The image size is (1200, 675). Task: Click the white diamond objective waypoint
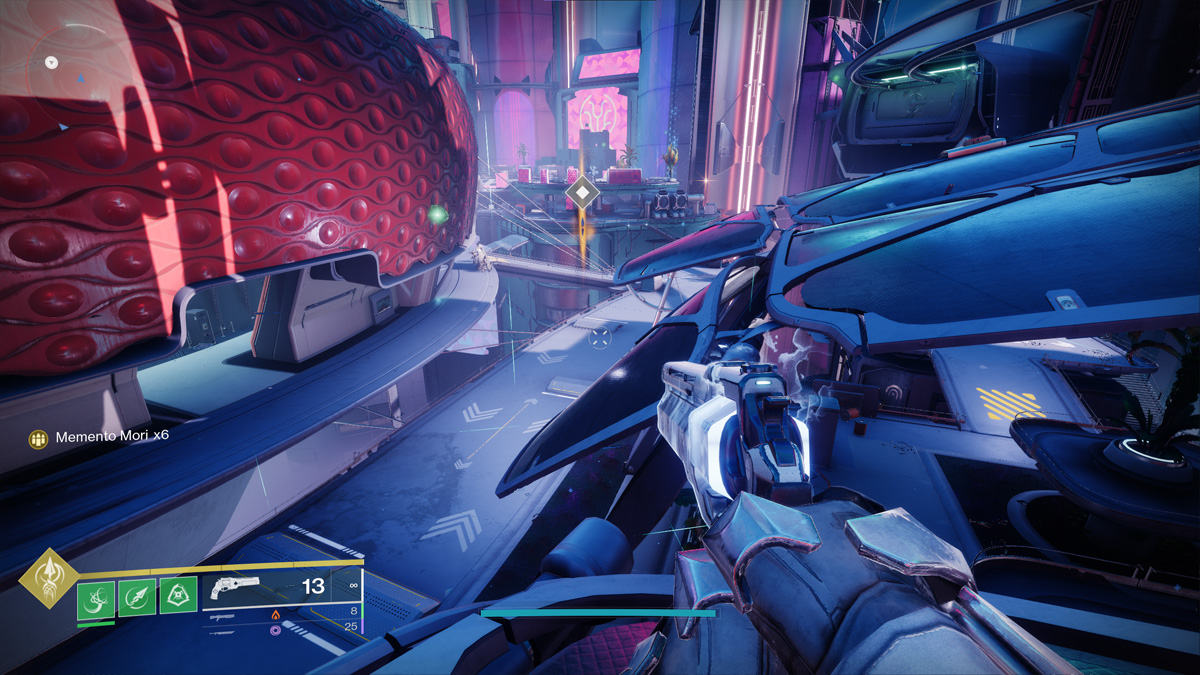tap(582, 191)
